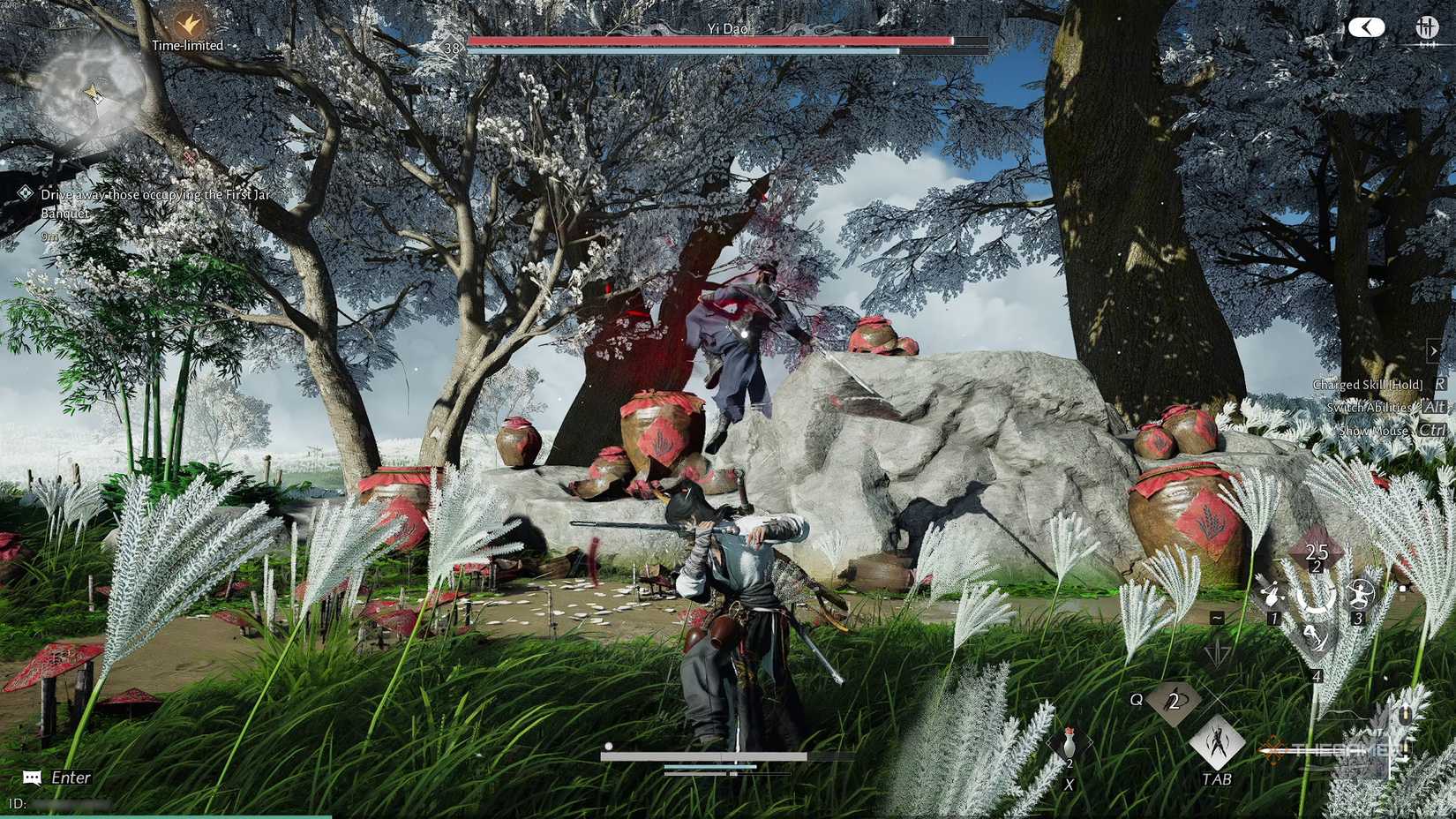Open the game menu icon top-right

tap(1427, 26)
